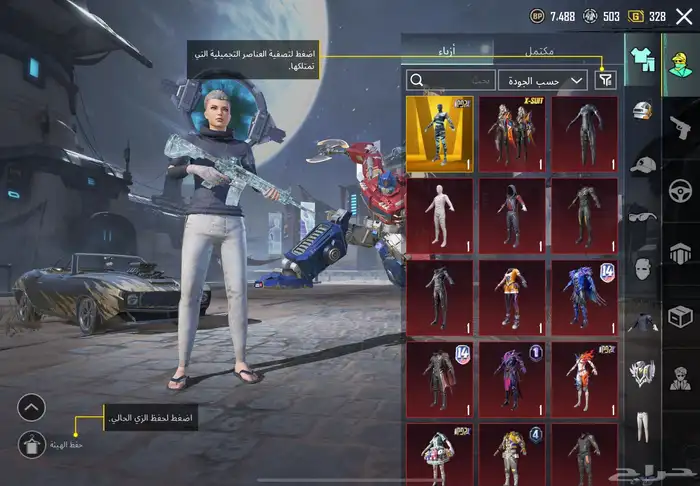The image size is (700, 486).
Task: Open the sunglasses category
Action: 642,215
